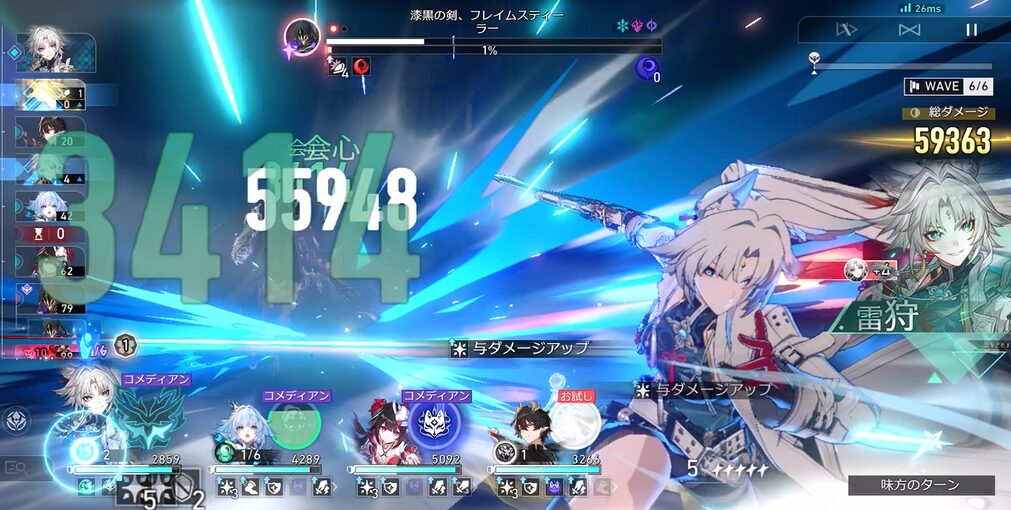Screen dimensions: 1011x510
Task: Open the boss portrait beside the enemy HP bar
Action: click(x=302, y=38)
